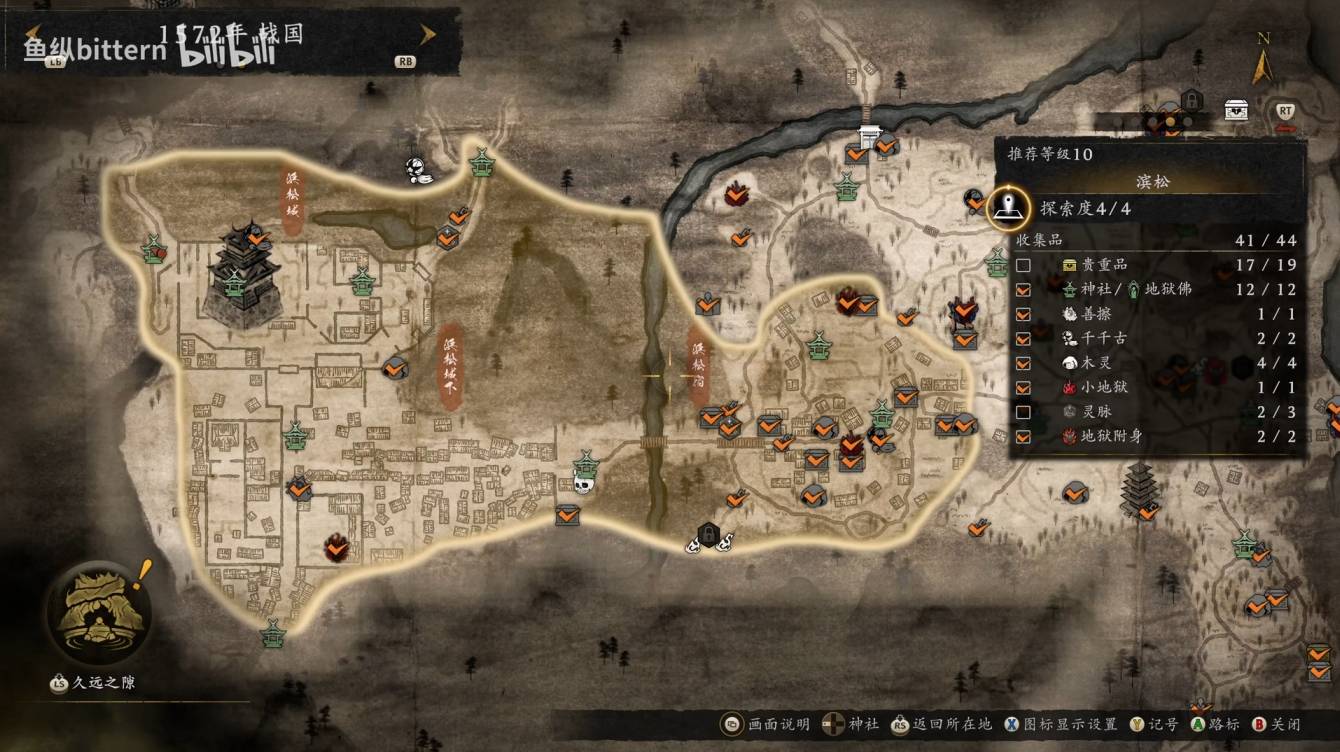Toggle the 善擦 collectible checkbox
This screenshot has width=1340, height=752.
pyautogui.click(x=1023, y=314)
